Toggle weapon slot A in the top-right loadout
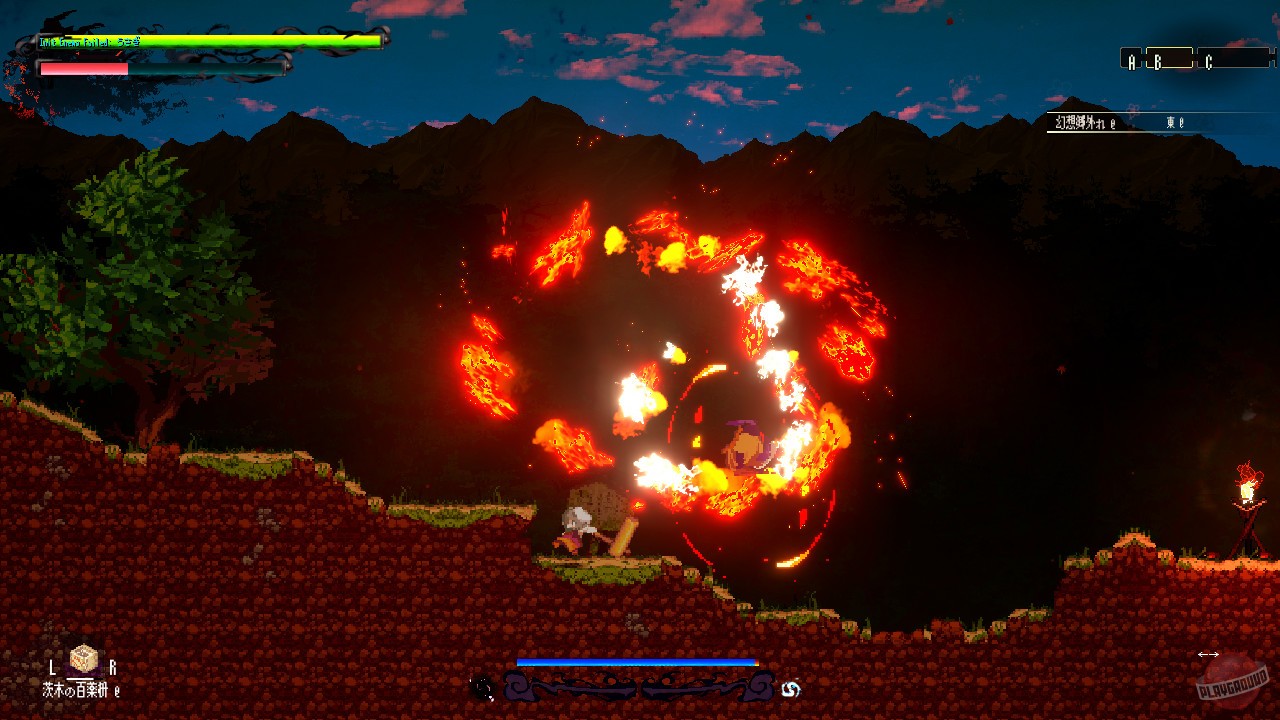 [1132, 60]
